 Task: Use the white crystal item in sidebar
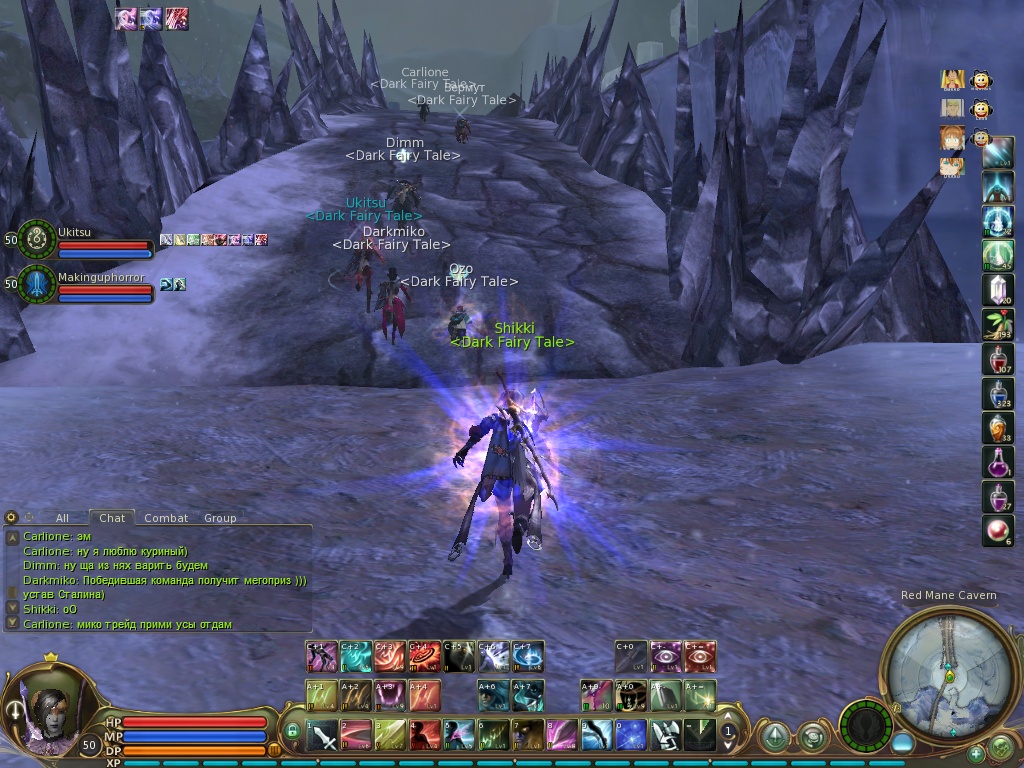click(997, 289)
